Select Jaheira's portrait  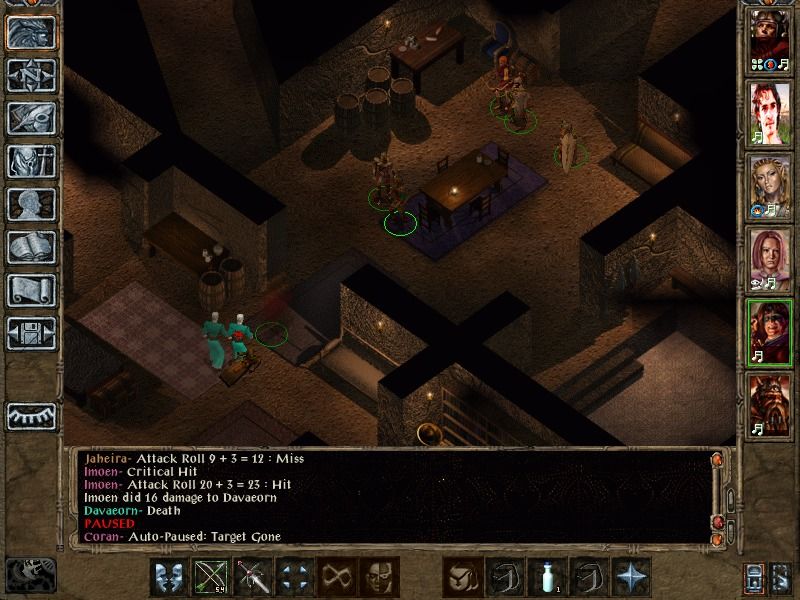769,188
